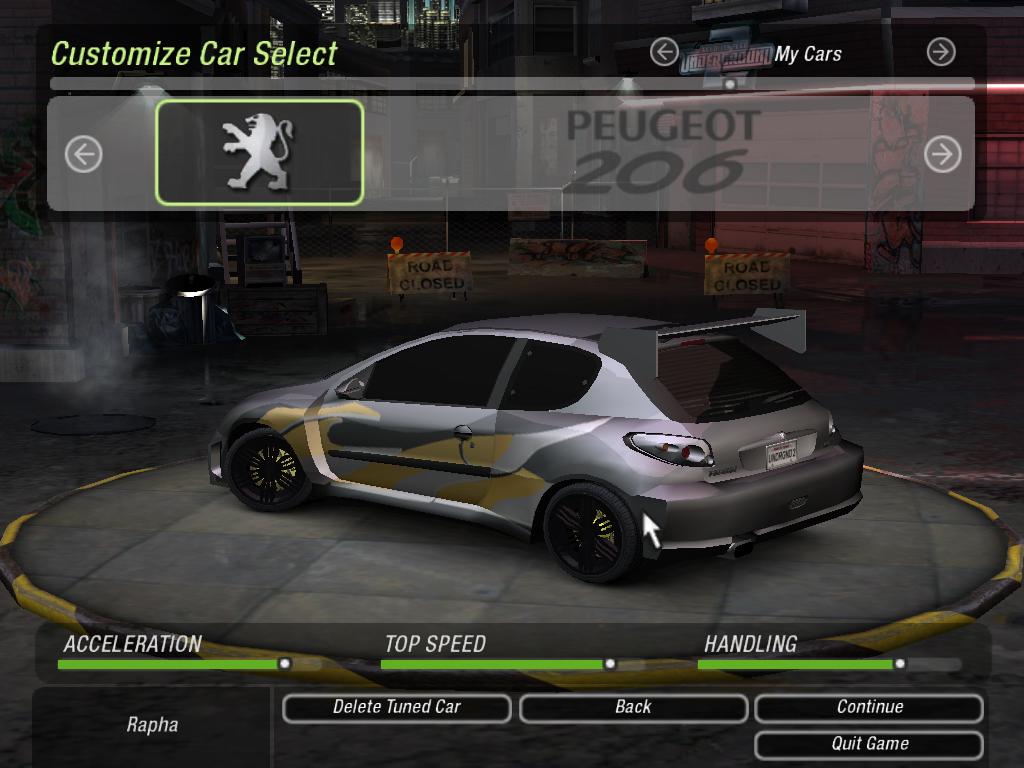The image size is (1024, 768).
Task: Switch category with arrow right of My Cars
Action: click(x=941, y=52)
